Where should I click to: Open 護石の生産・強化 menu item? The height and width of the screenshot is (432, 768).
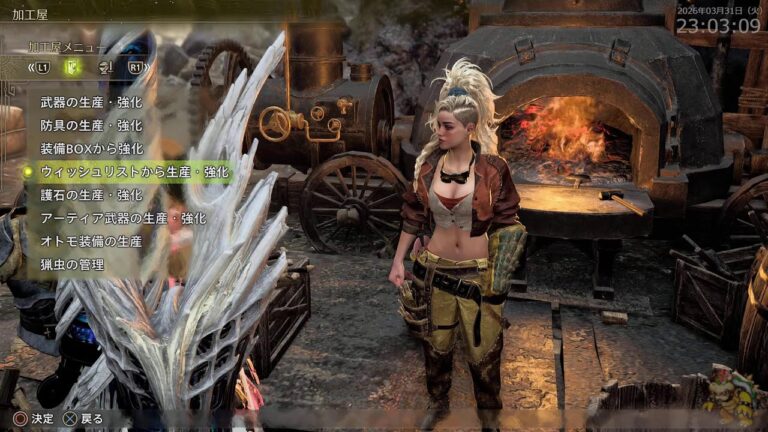[91, 195]
